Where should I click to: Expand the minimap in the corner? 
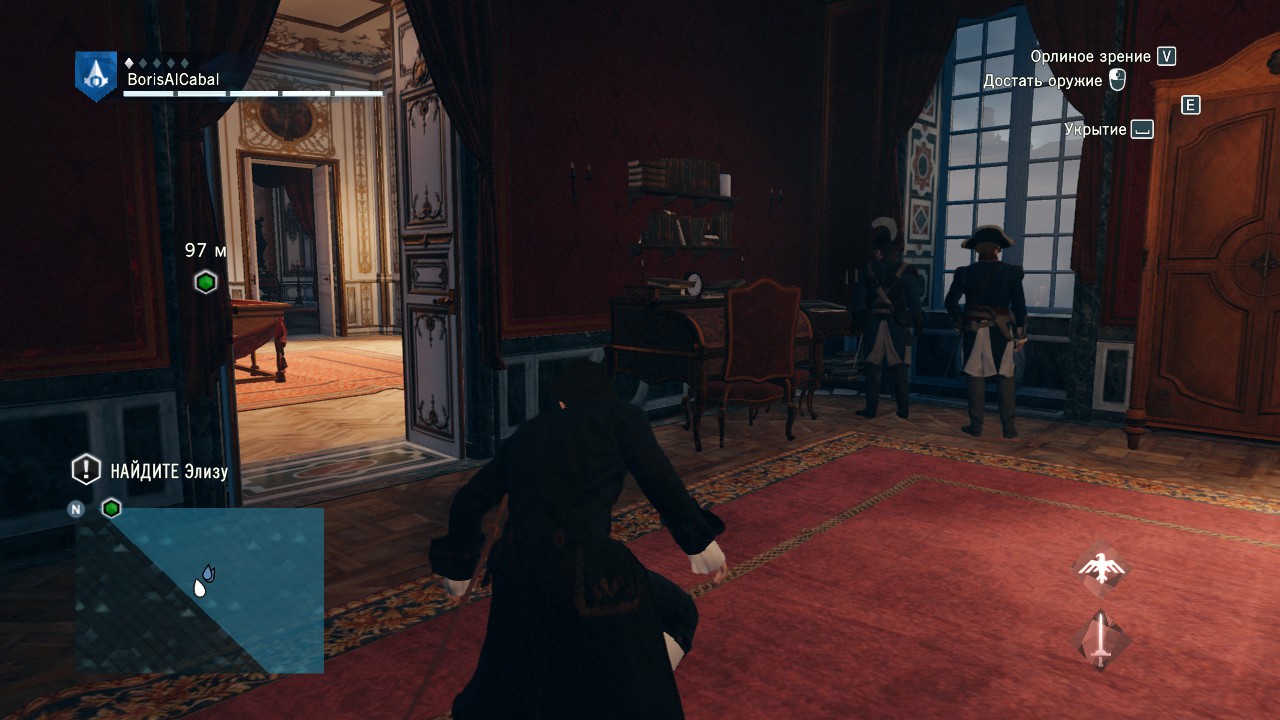point(200,590)
